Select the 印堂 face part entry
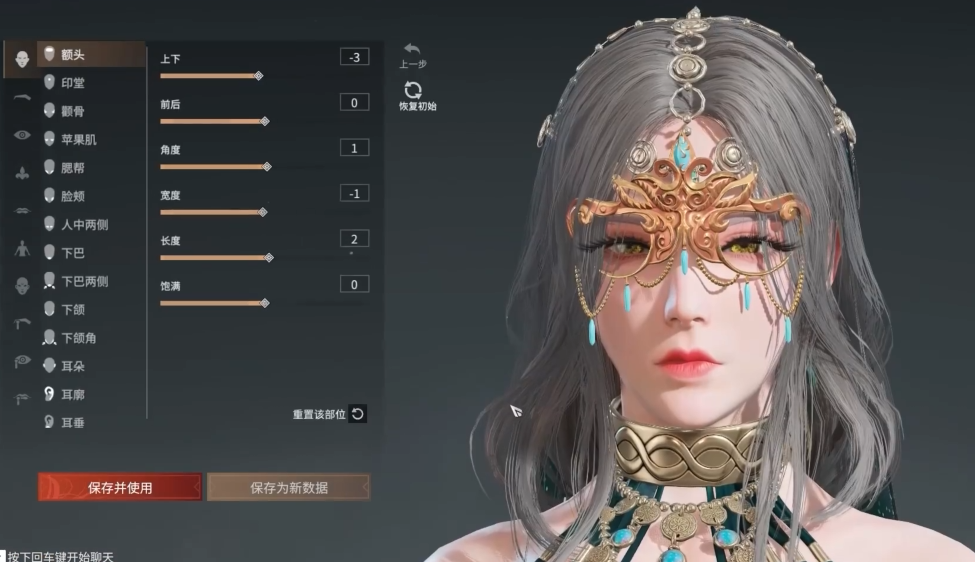Image resolution: width=975 pixels, height=562 pixels. 73,83
